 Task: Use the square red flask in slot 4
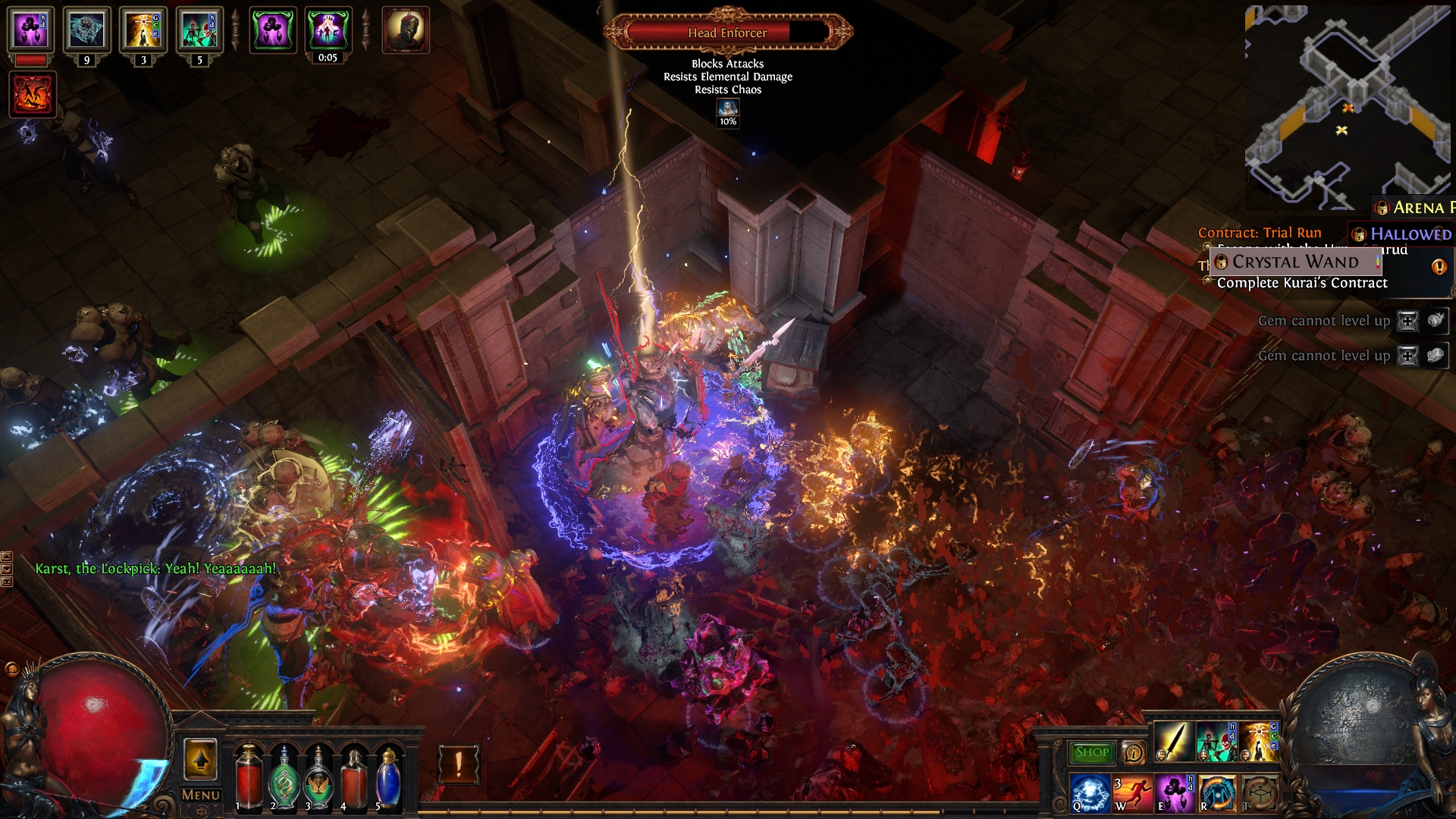coord(353,777)
